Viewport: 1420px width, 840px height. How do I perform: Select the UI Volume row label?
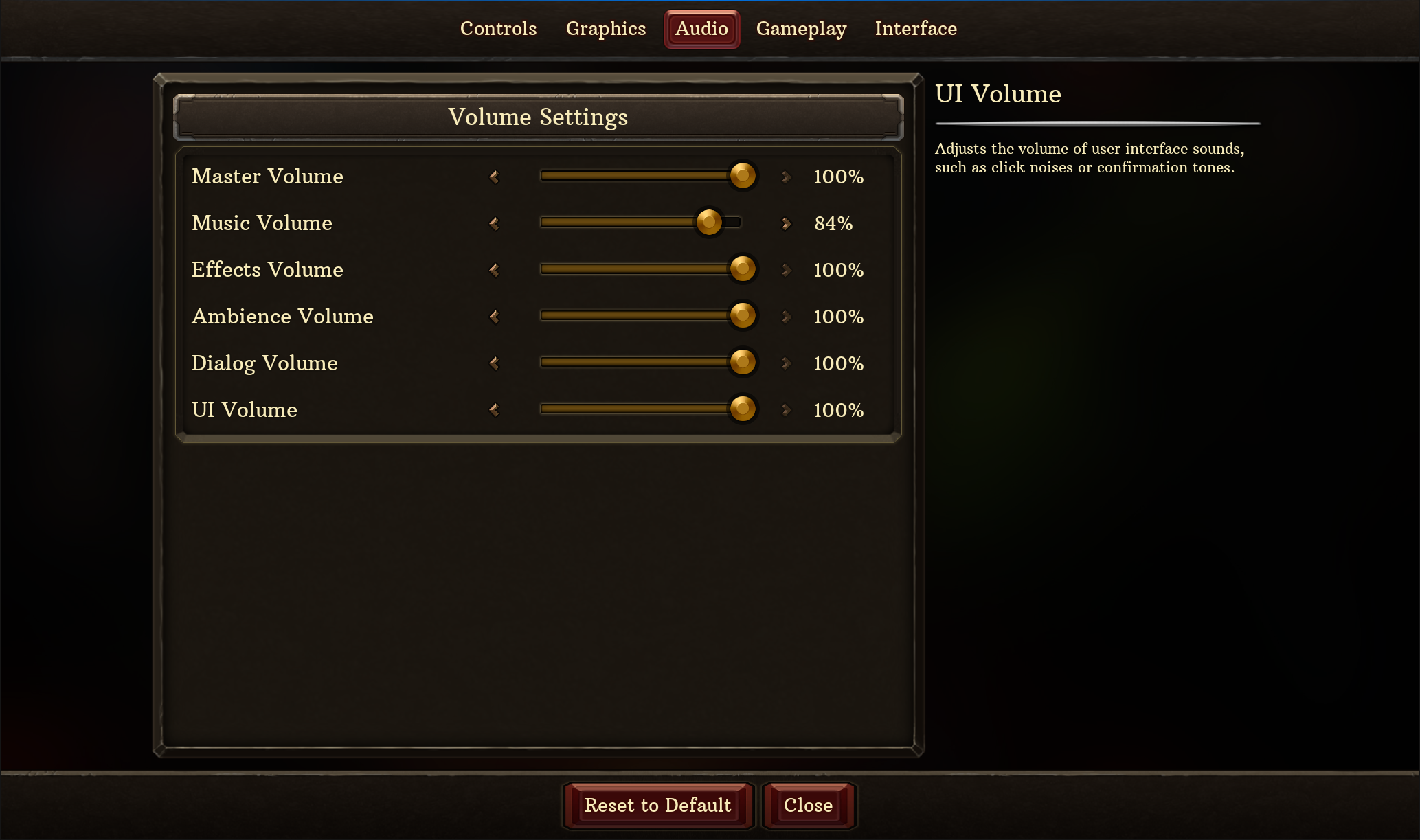point(245,410)
